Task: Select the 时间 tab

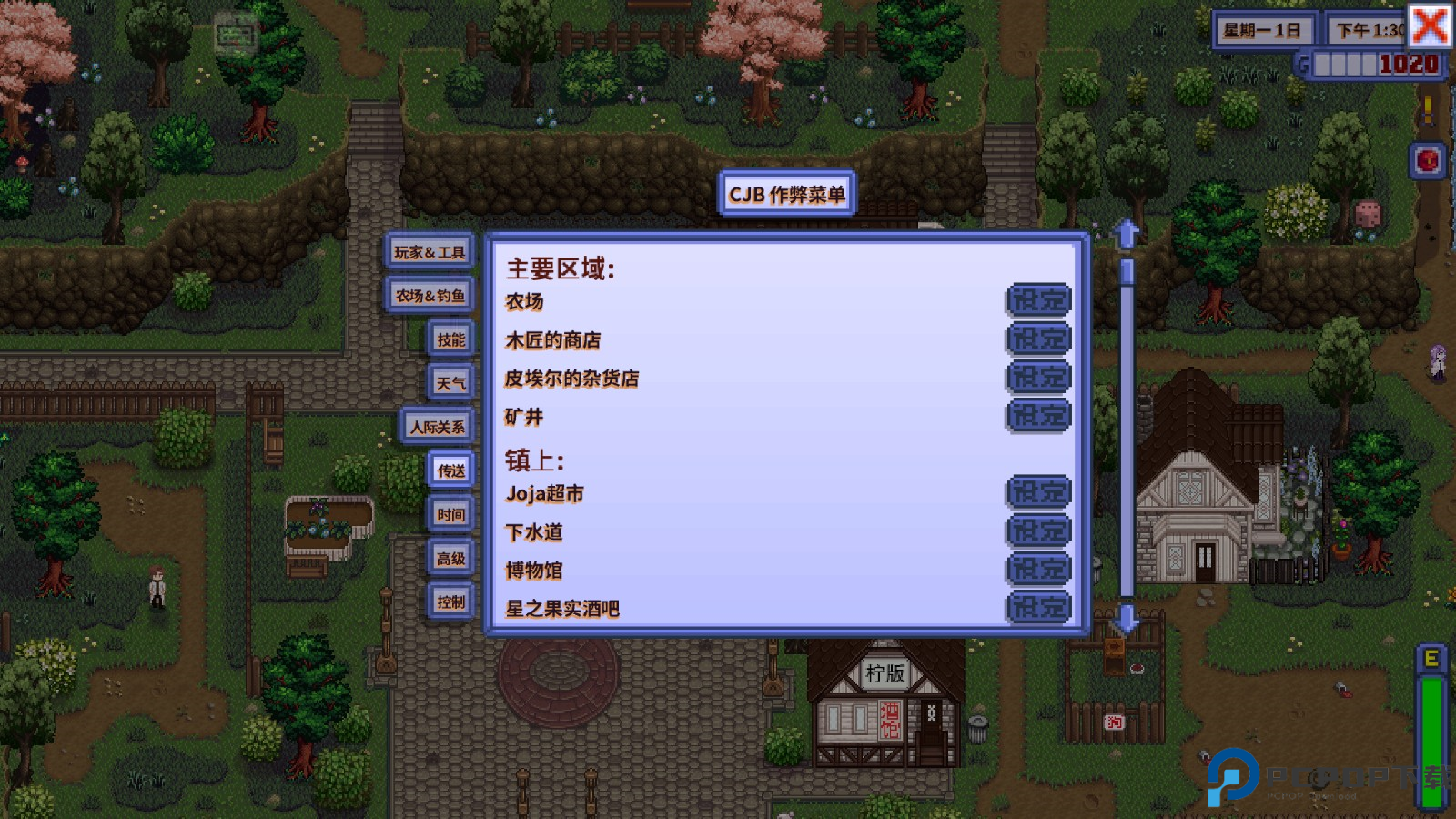Action: click(x=452, y=514)
